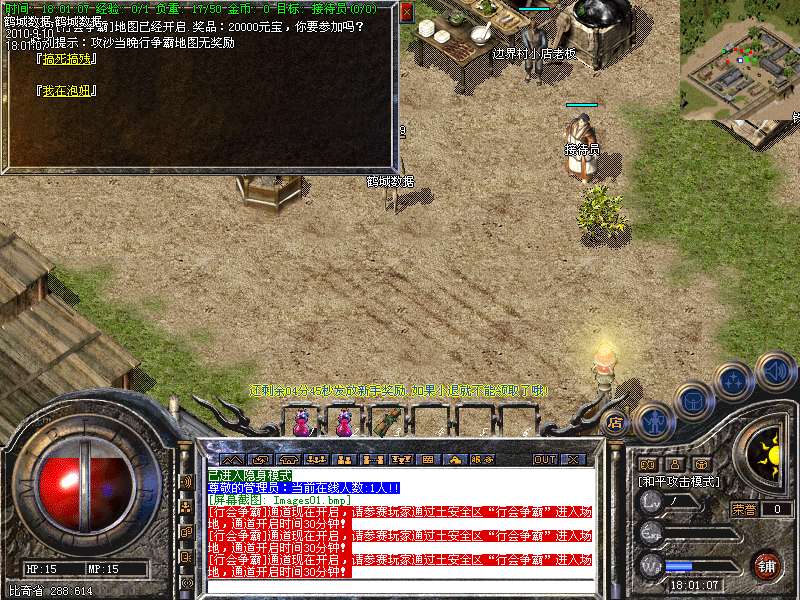This screenshot has width=800, height=600.
Task: Switch the 和平攻击模式 attack mode label
Action: pyautogui.click(x=680, y=481)
